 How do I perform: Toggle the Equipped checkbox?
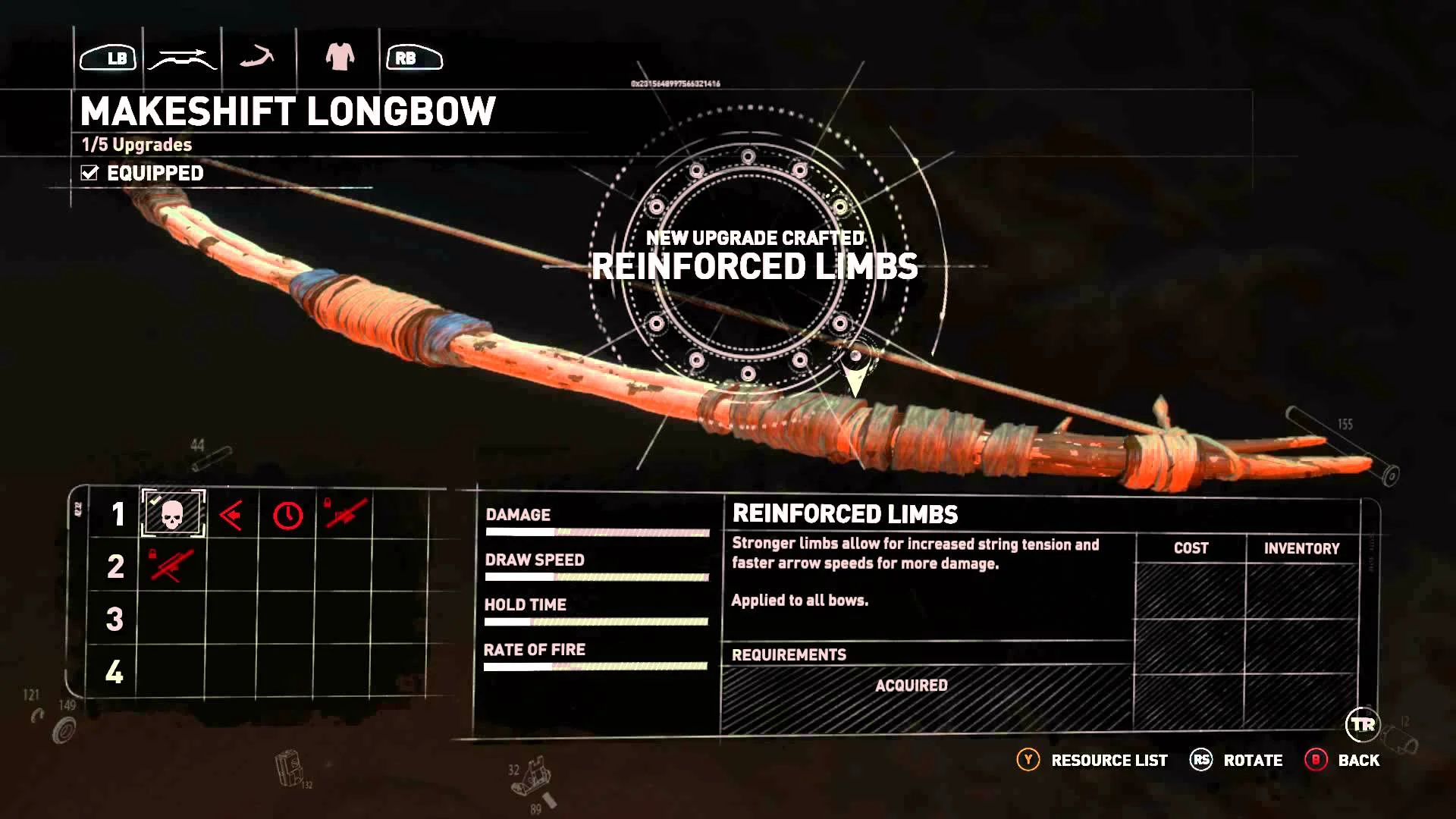click(89, 173)
